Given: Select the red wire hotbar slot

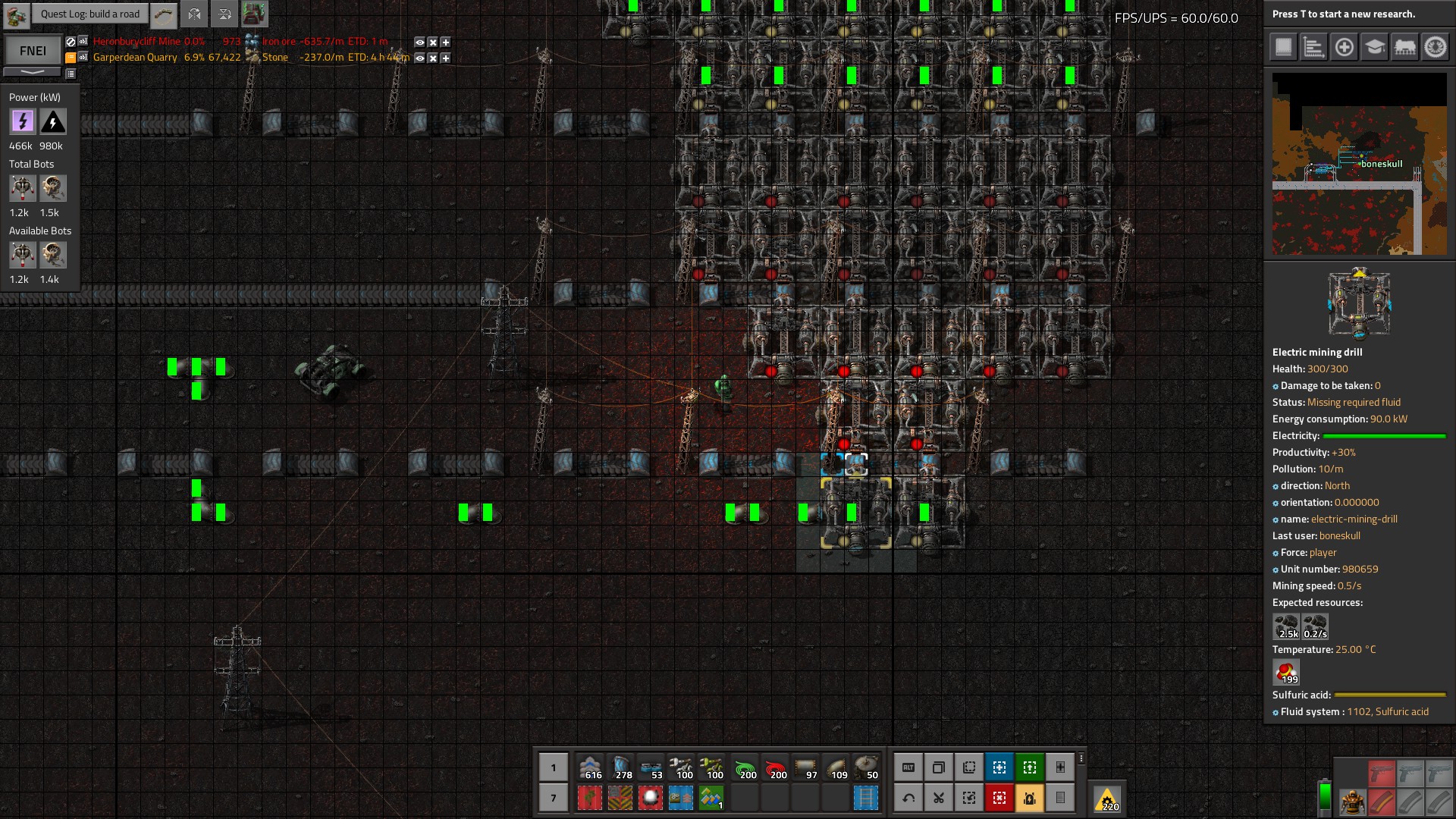Looking at the screenshot, I should coord(775,767).
